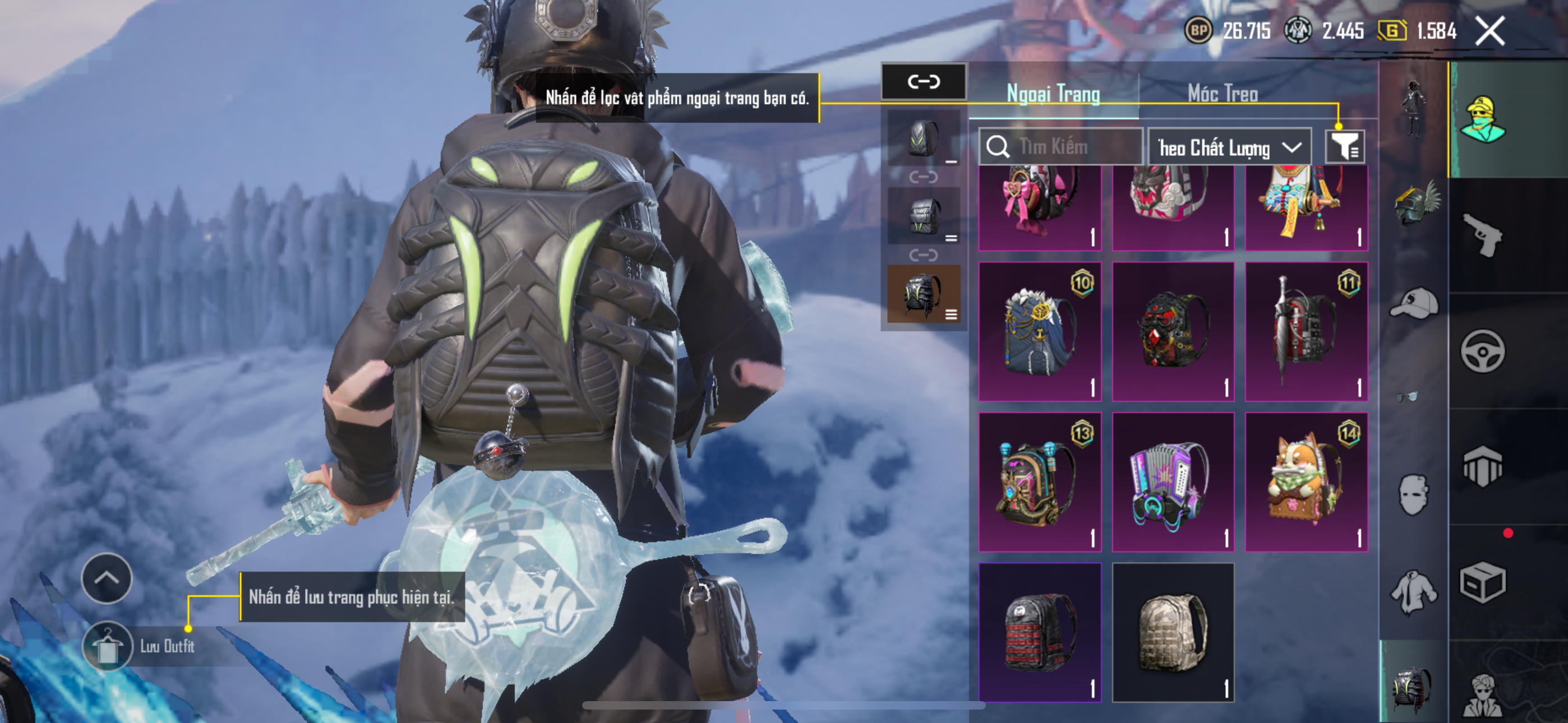This screenshot has width=1568, height=723.
Task: Expand panel with the up-arrow button
Action: pos(107,577)
